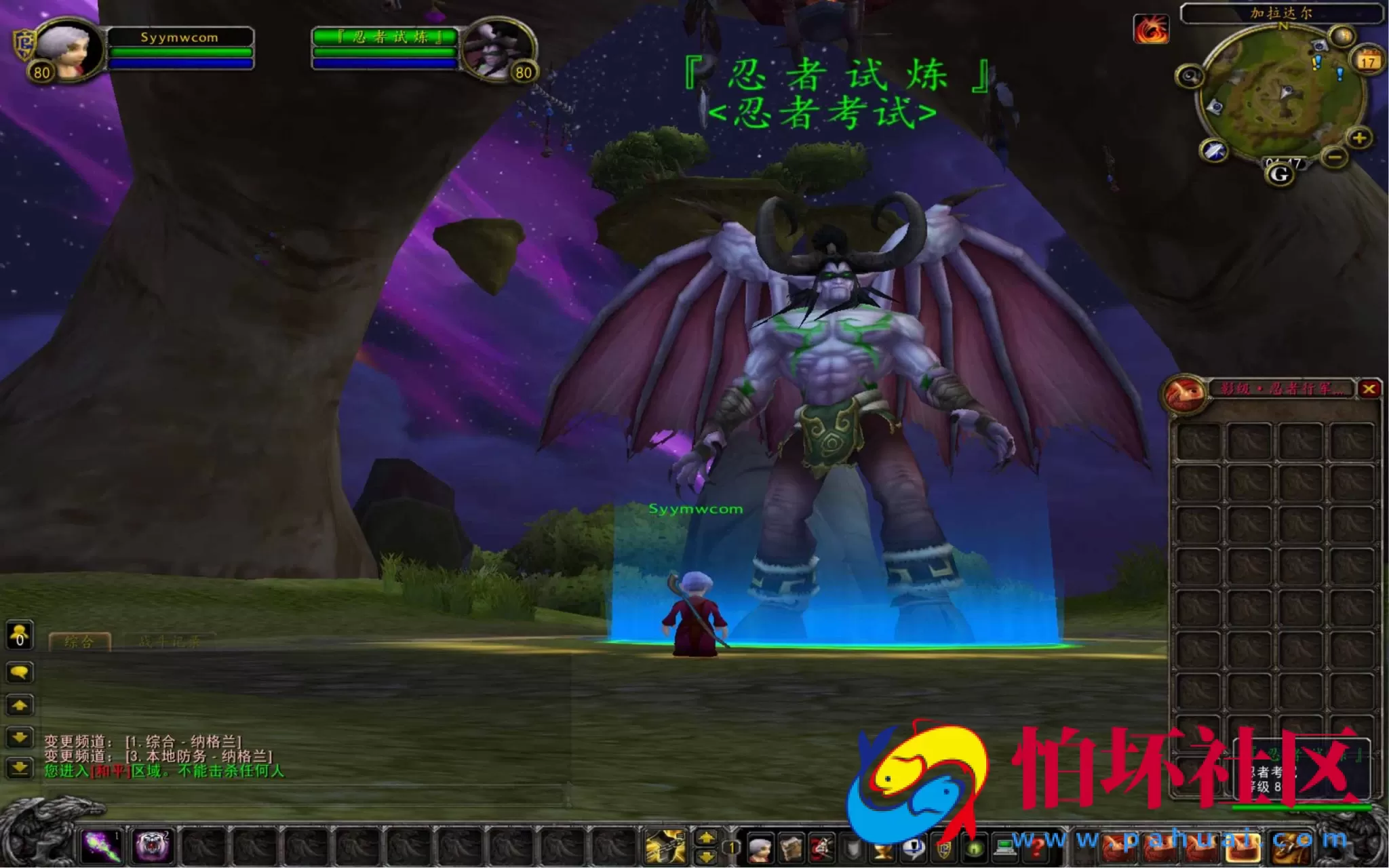
Task: Open the LFG green eye icon
Action: [974, 848]
